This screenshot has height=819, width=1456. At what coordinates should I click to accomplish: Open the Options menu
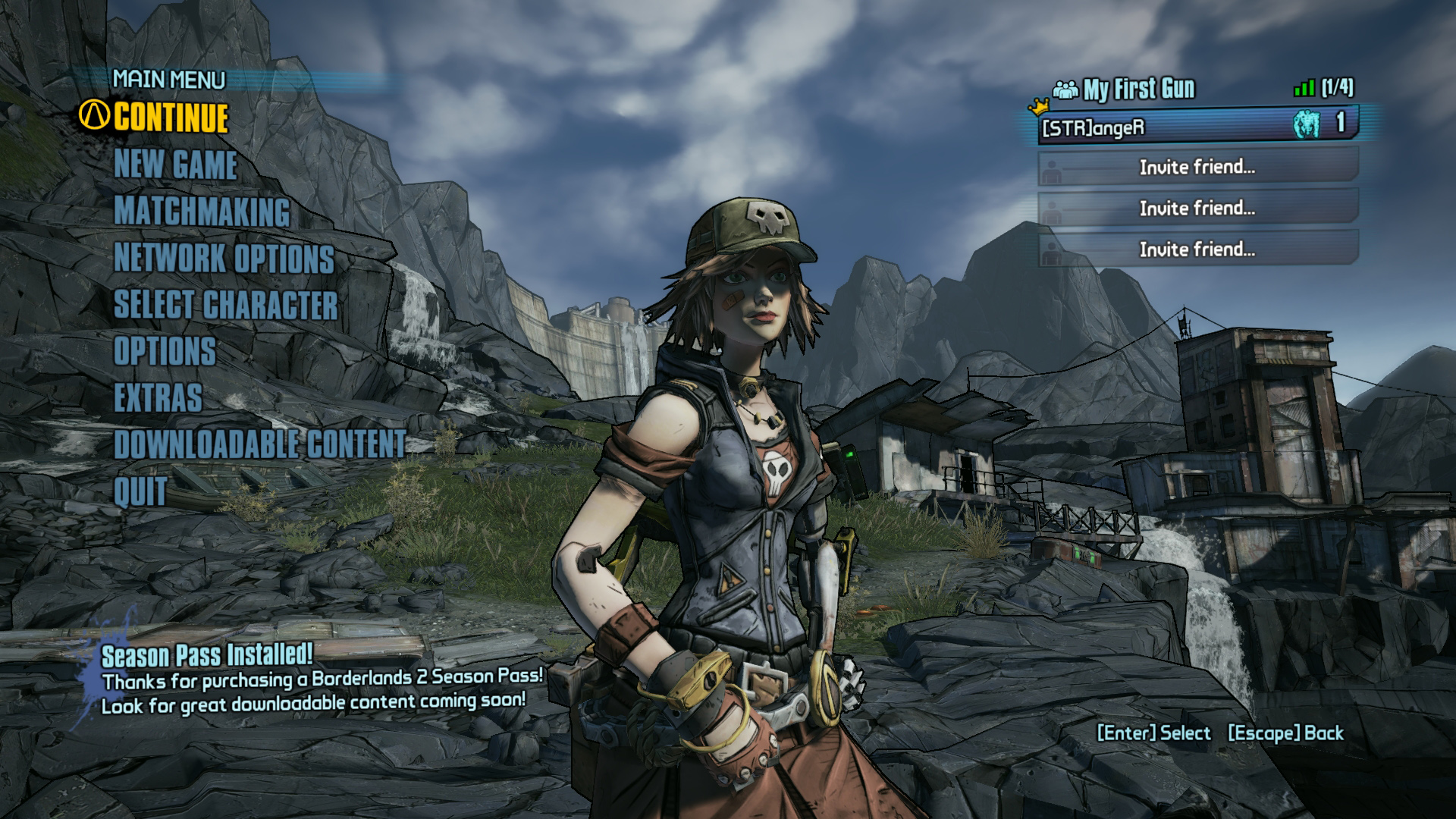pos(165,352)
